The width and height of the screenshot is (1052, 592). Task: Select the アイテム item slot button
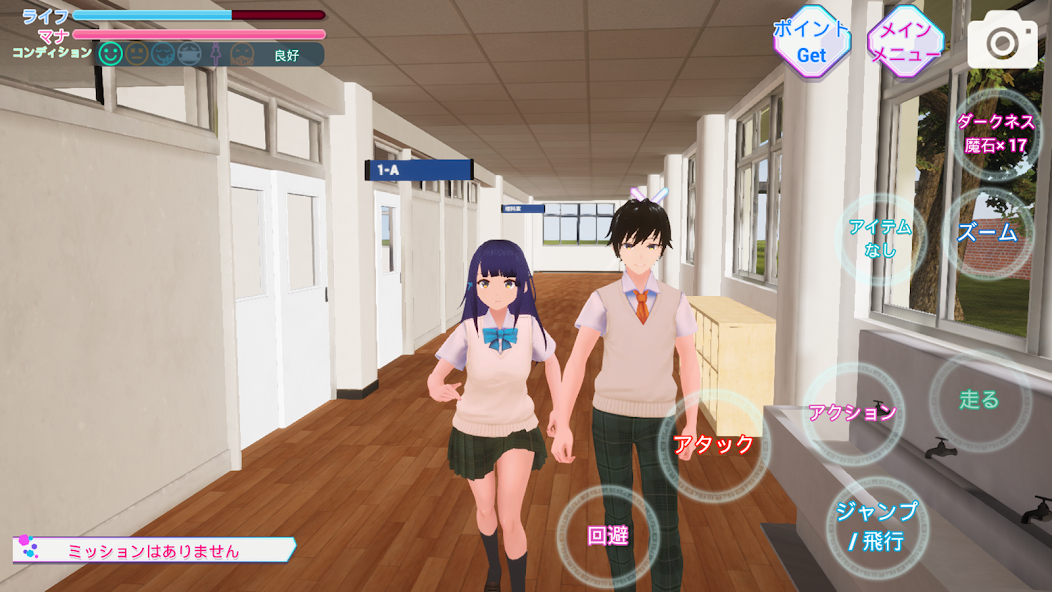click(880, 238)
